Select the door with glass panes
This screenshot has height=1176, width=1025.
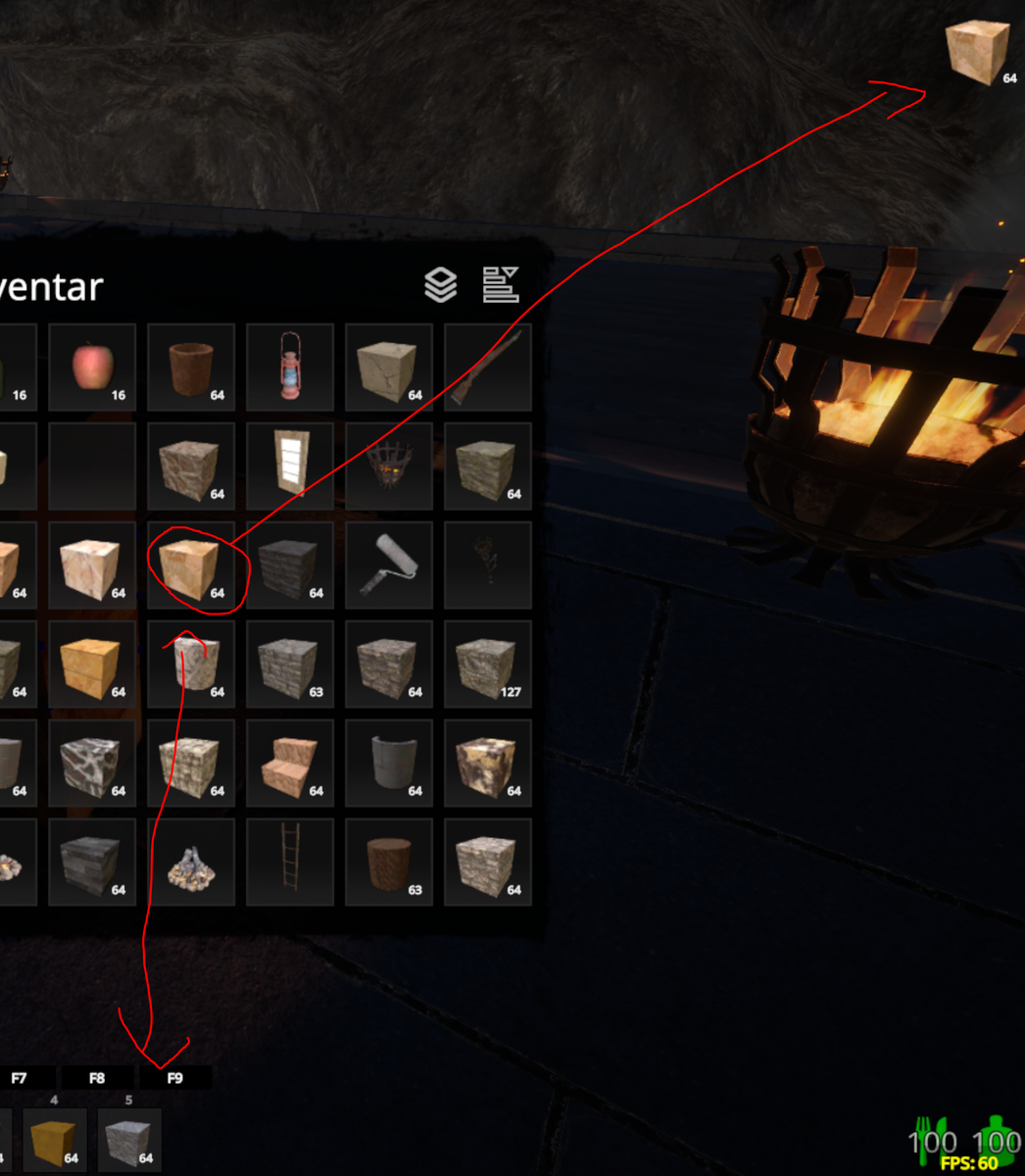point(290,466)
